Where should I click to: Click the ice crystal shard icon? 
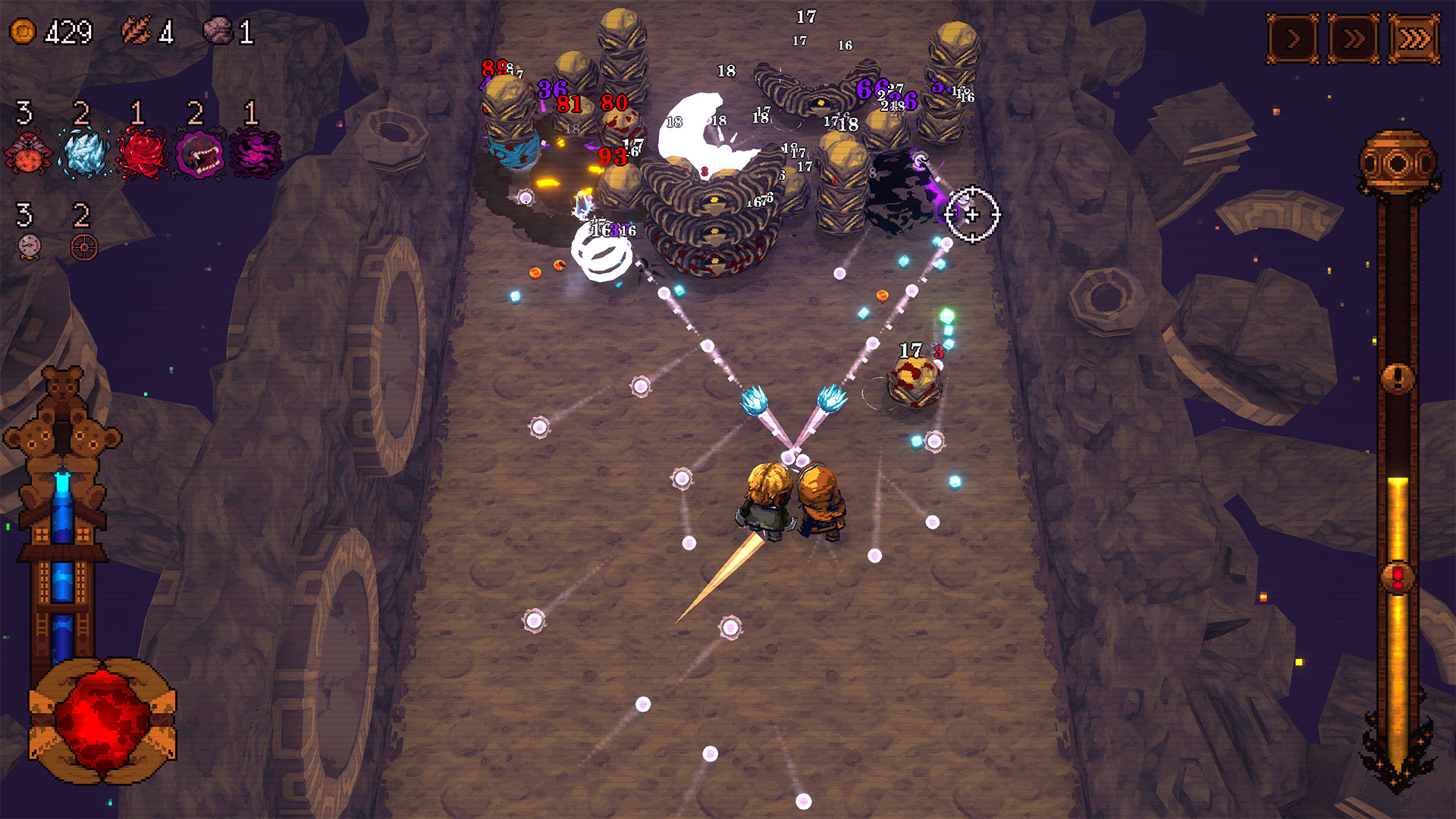[x=84, y=152]
